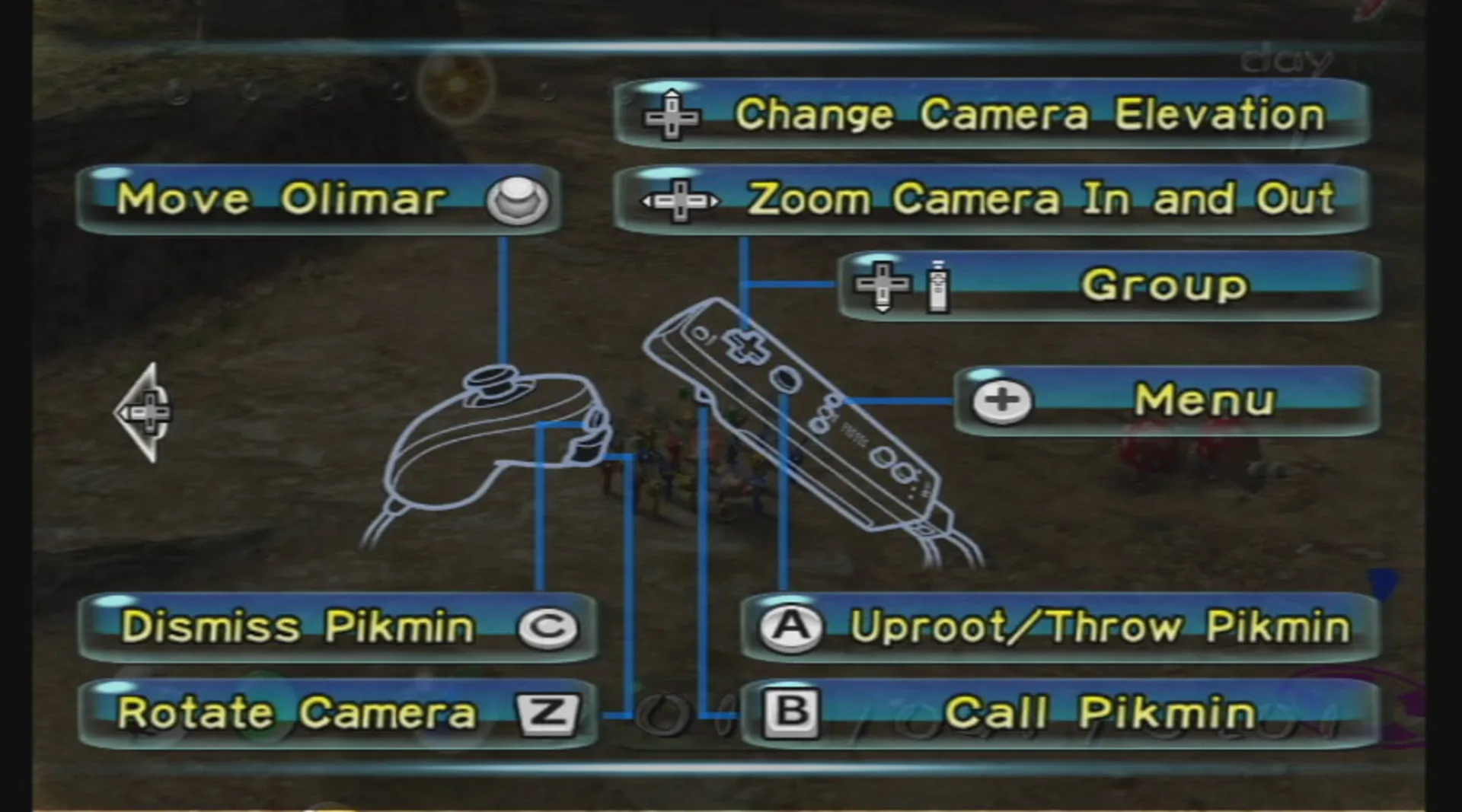Click the Plus button icon next to Menu
1462x812 pixels.
(1001, 398)
